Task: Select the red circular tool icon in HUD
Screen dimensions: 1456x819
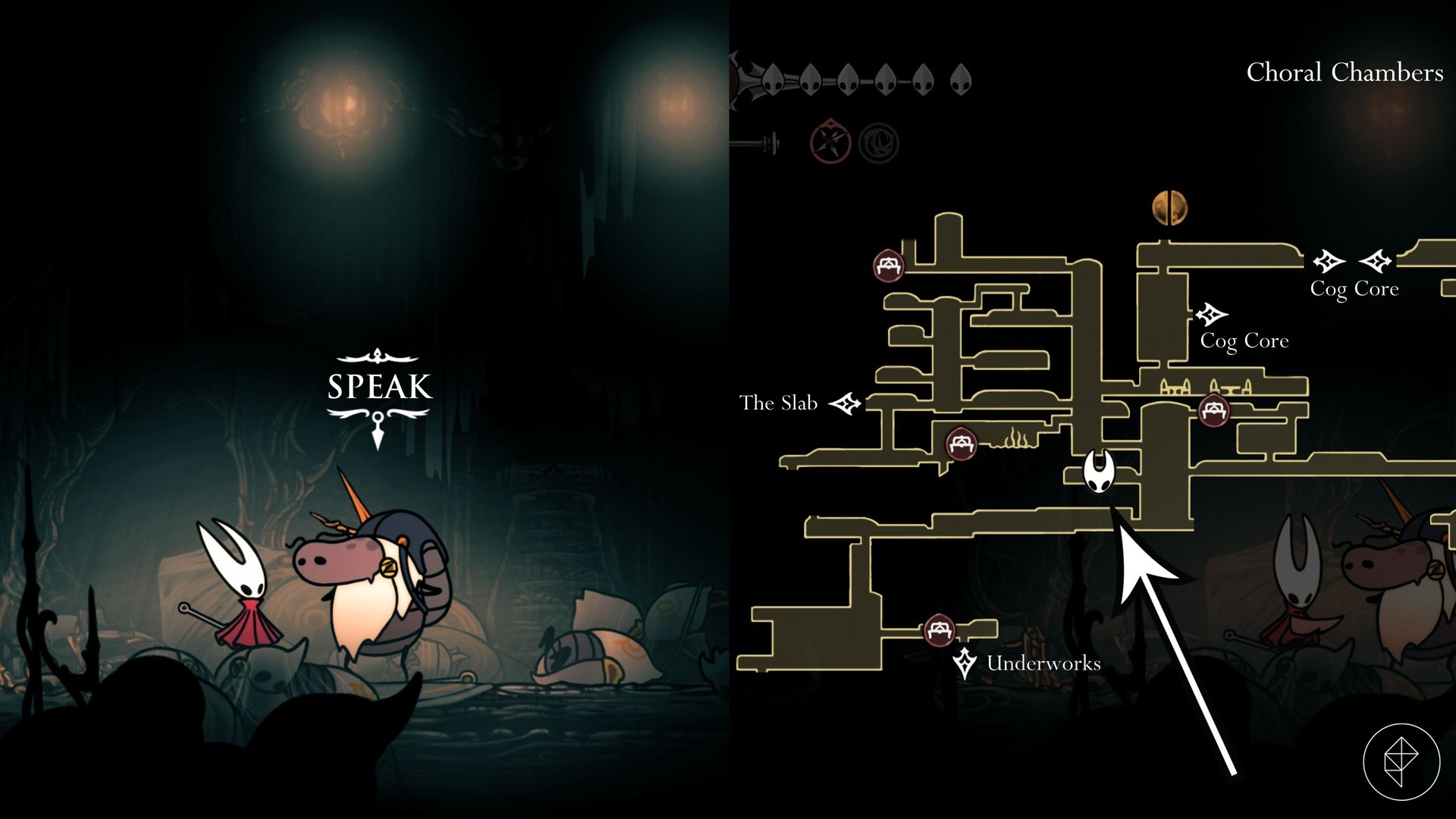Action: coord(830,141)
